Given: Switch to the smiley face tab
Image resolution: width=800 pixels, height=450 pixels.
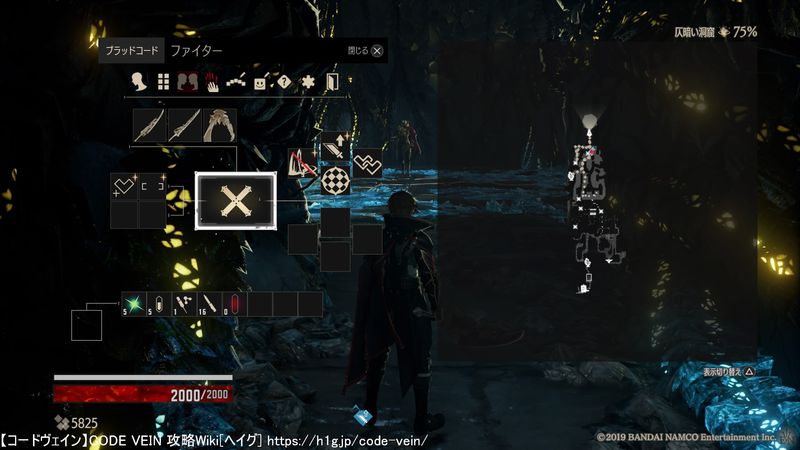Looking at the screenshot, I should click(x=260, y=81).
